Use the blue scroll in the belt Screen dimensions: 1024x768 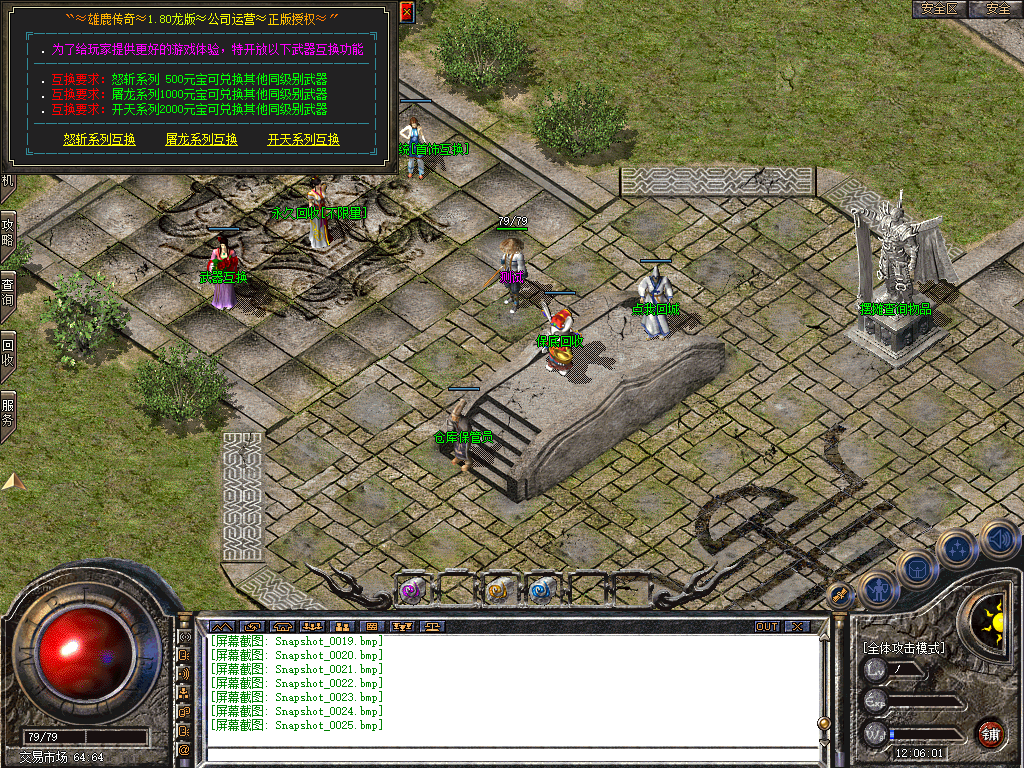pos(541,590)
